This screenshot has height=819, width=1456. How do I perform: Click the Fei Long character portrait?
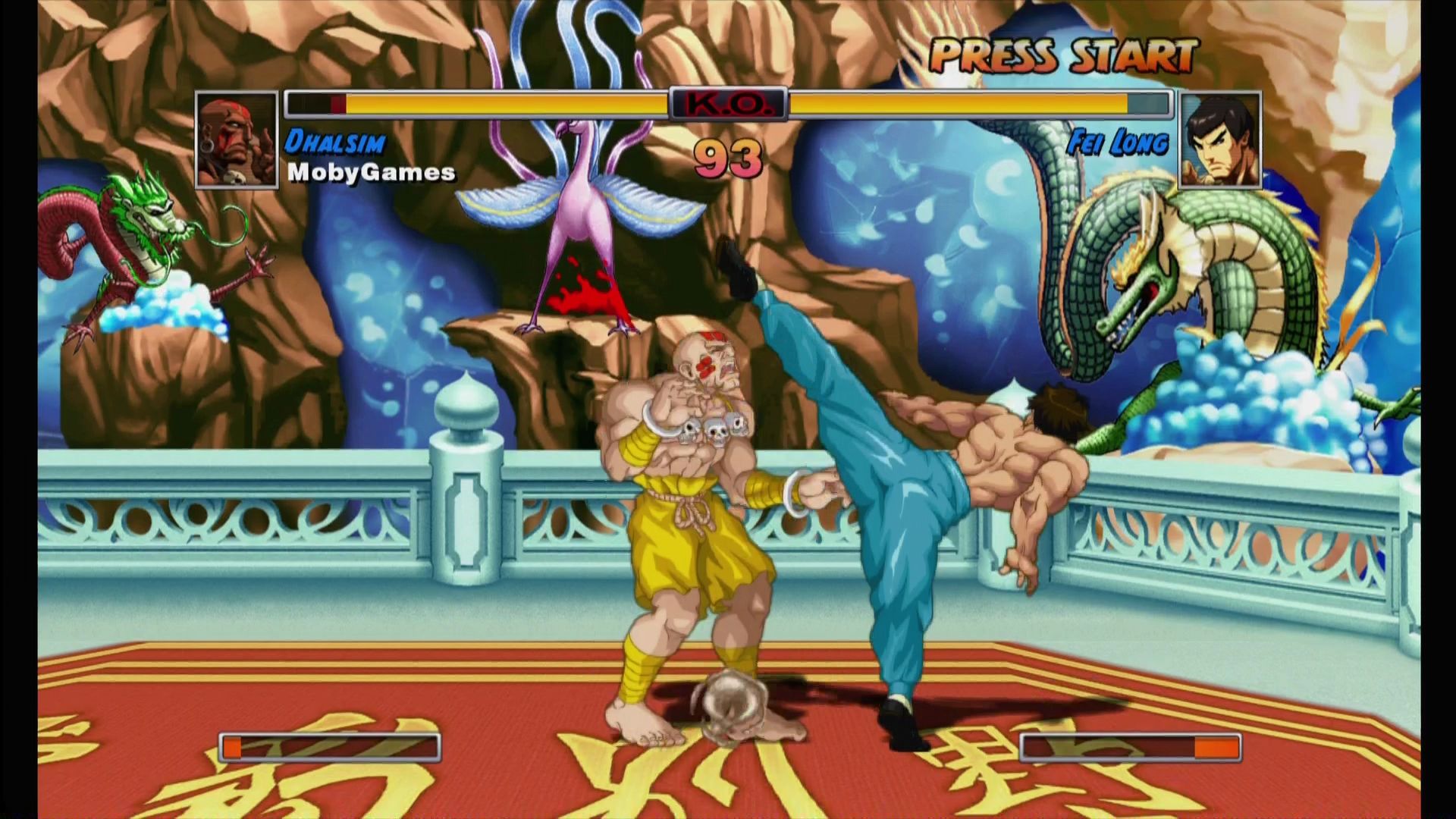coord(1219,140)
